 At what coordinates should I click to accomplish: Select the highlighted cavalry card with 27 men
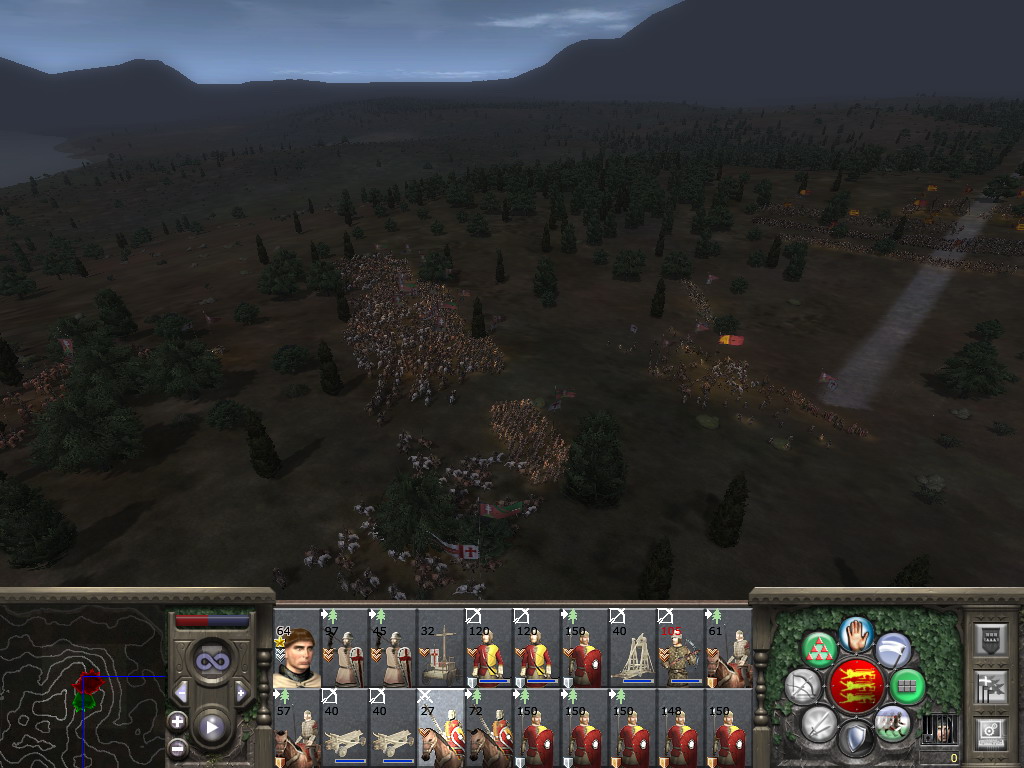point(440,727)
